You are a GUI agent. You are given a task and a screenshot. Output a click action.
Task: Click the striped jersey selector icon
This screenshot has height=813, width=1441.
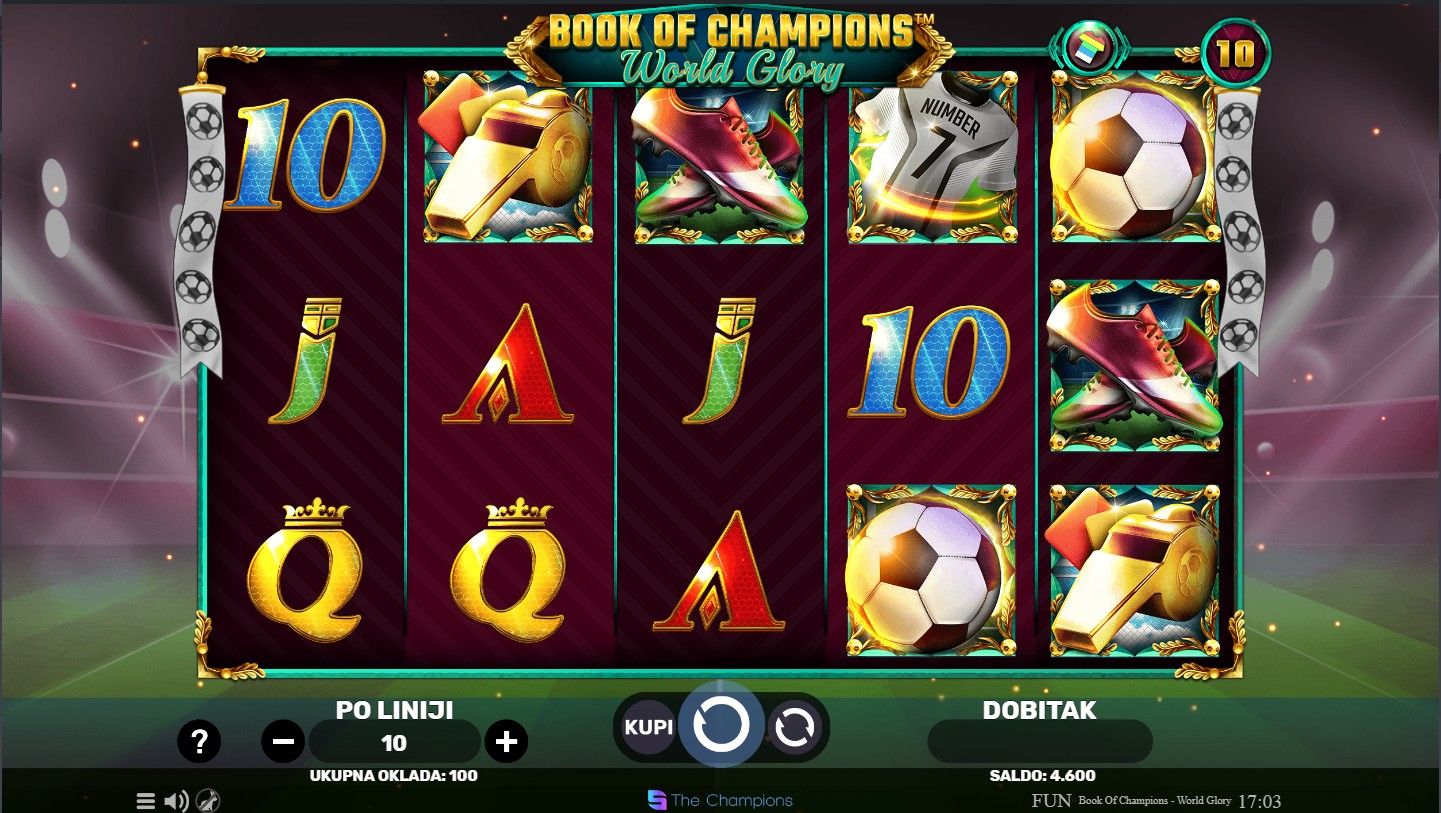click(x=1089, y=49)
